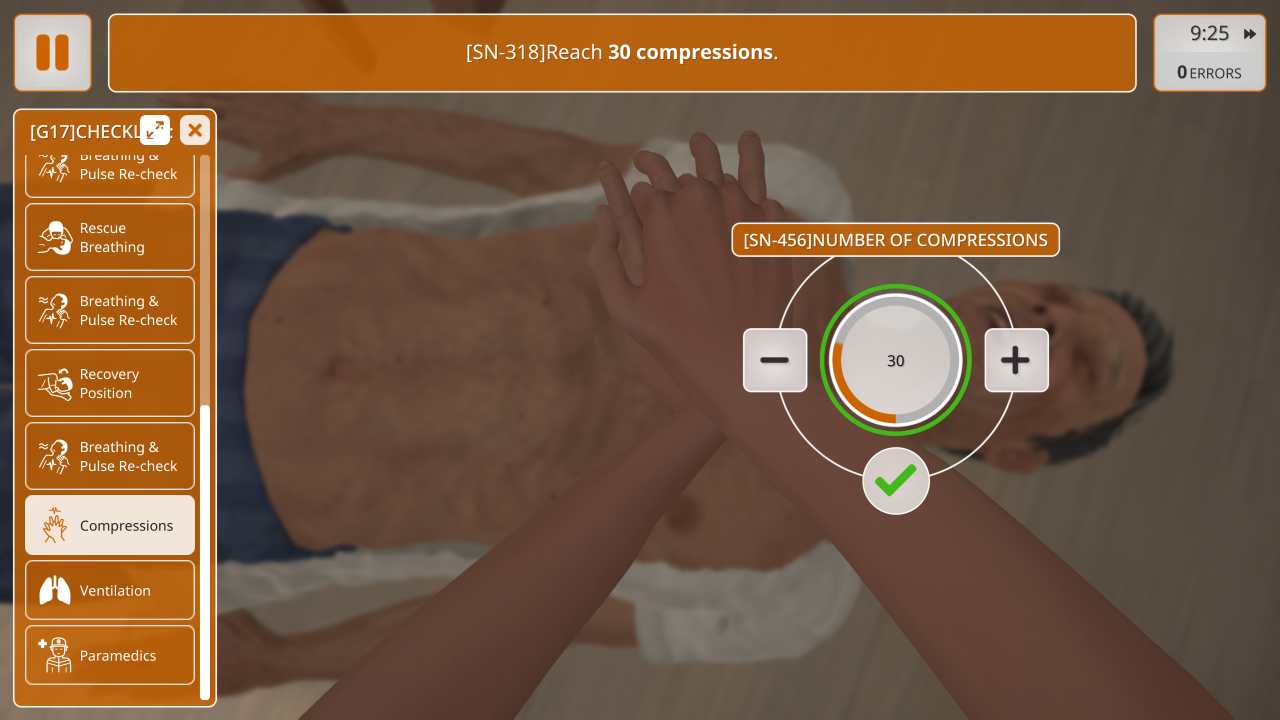Pick Paramedics from the checklist
The image size is (1280, 720).
[x=110, y=655]
